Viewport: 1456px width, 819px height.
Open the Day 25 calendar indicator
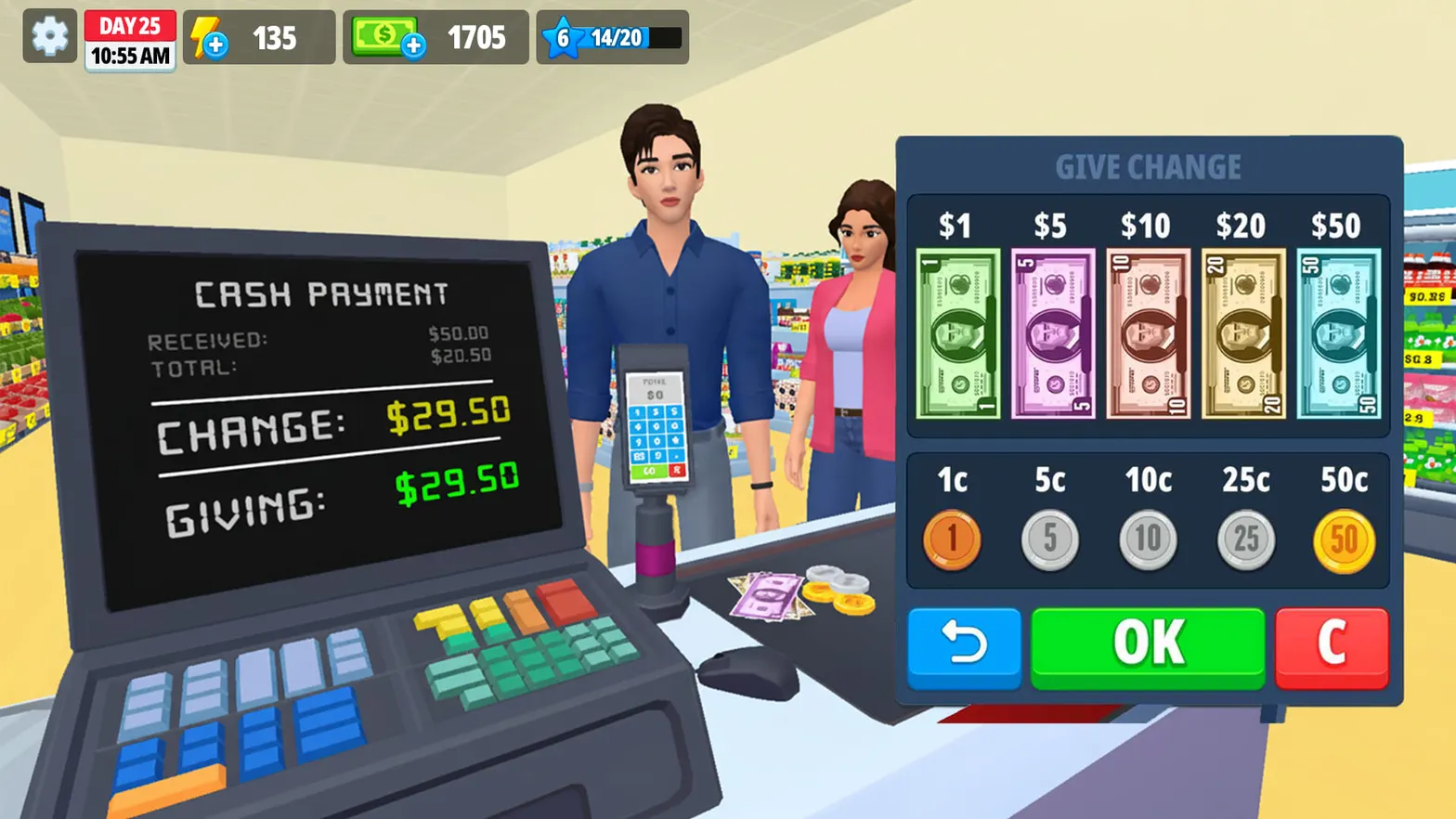pyautogui.click(x=130, y=37)
